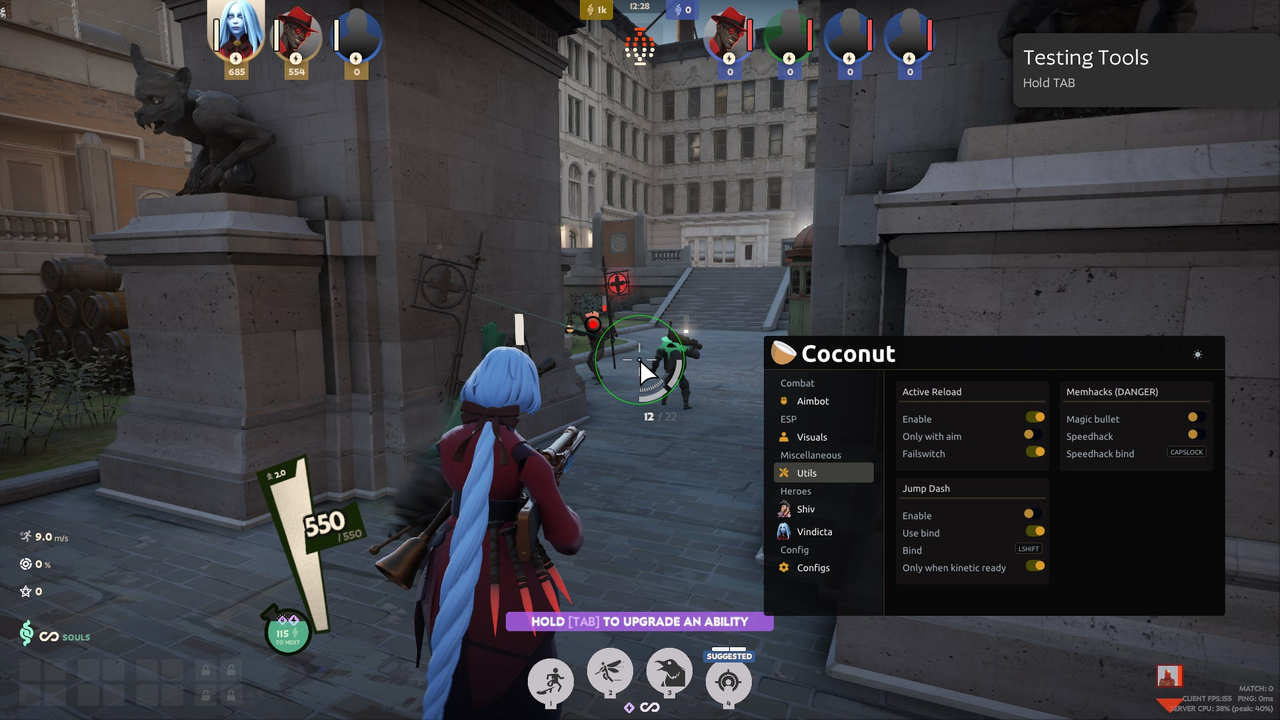Select ability 3, the crow icon
The height and width of the screenshot is (720, 1280).
tap(669, 674)
